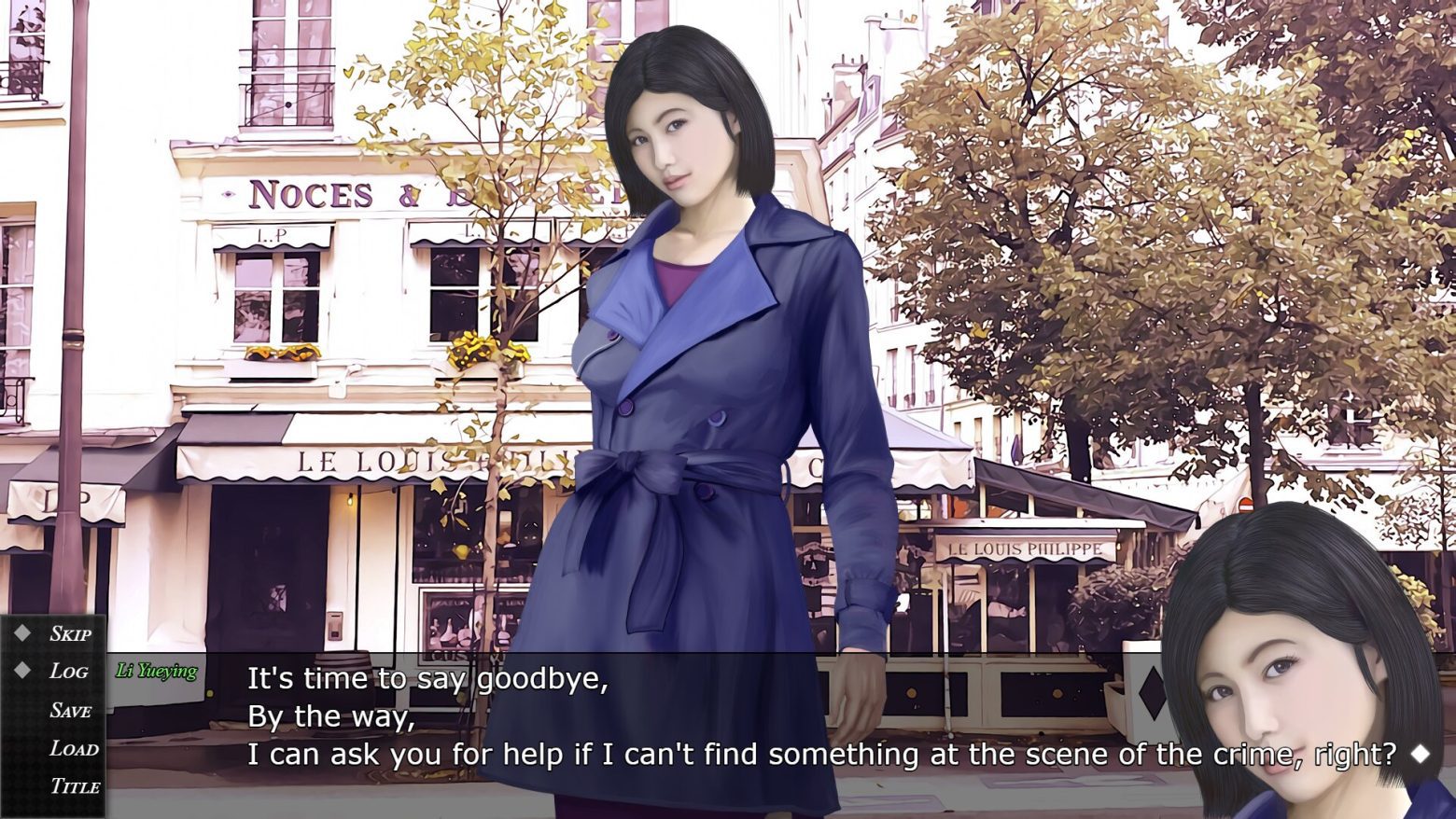Activate the Skip option
Image resolution: width=1456 pixels, height=819 pixels.
coord(70,634)
